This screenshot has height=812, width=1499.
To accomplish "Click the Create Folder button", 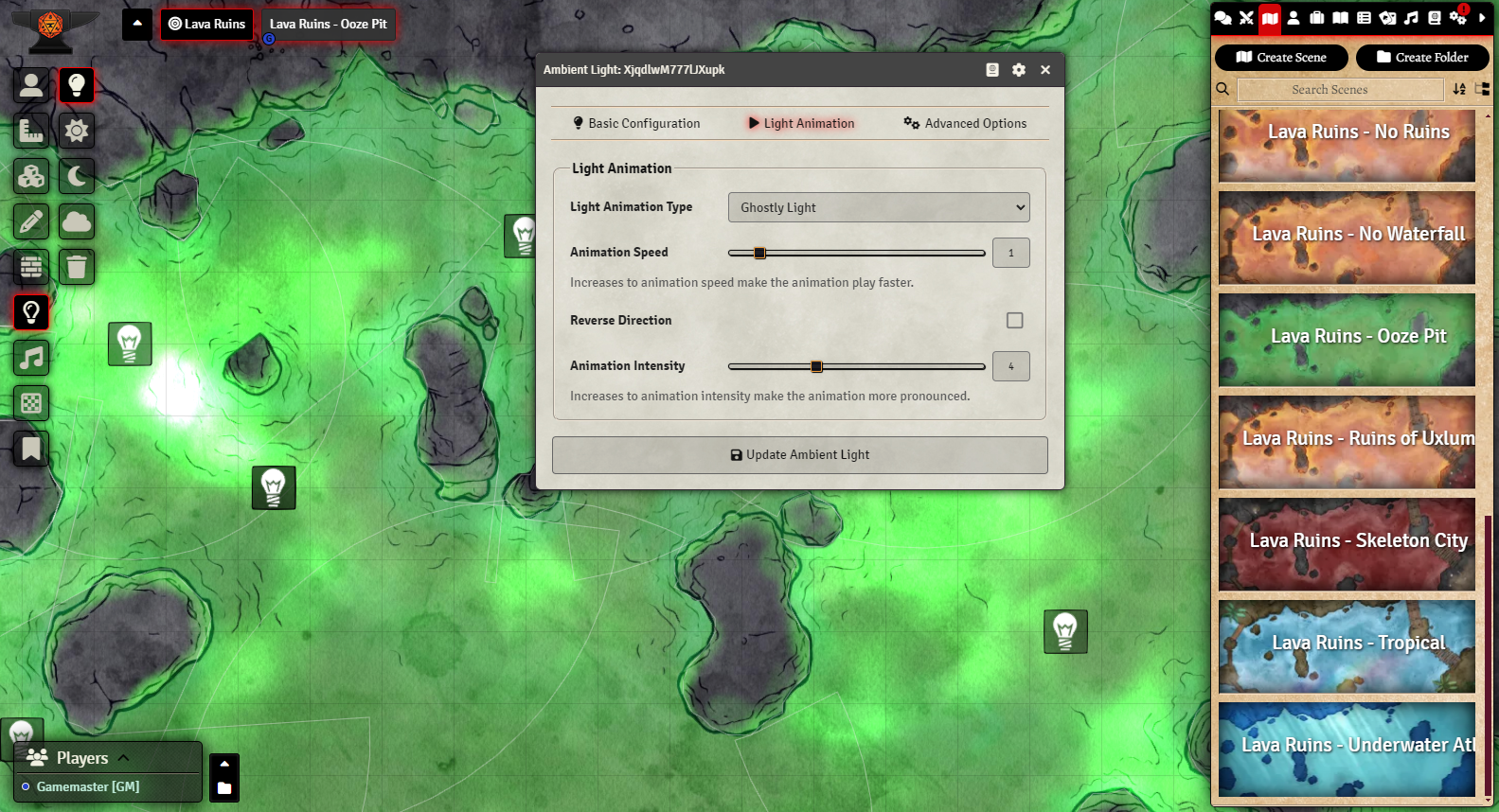I will (1422, 58).
